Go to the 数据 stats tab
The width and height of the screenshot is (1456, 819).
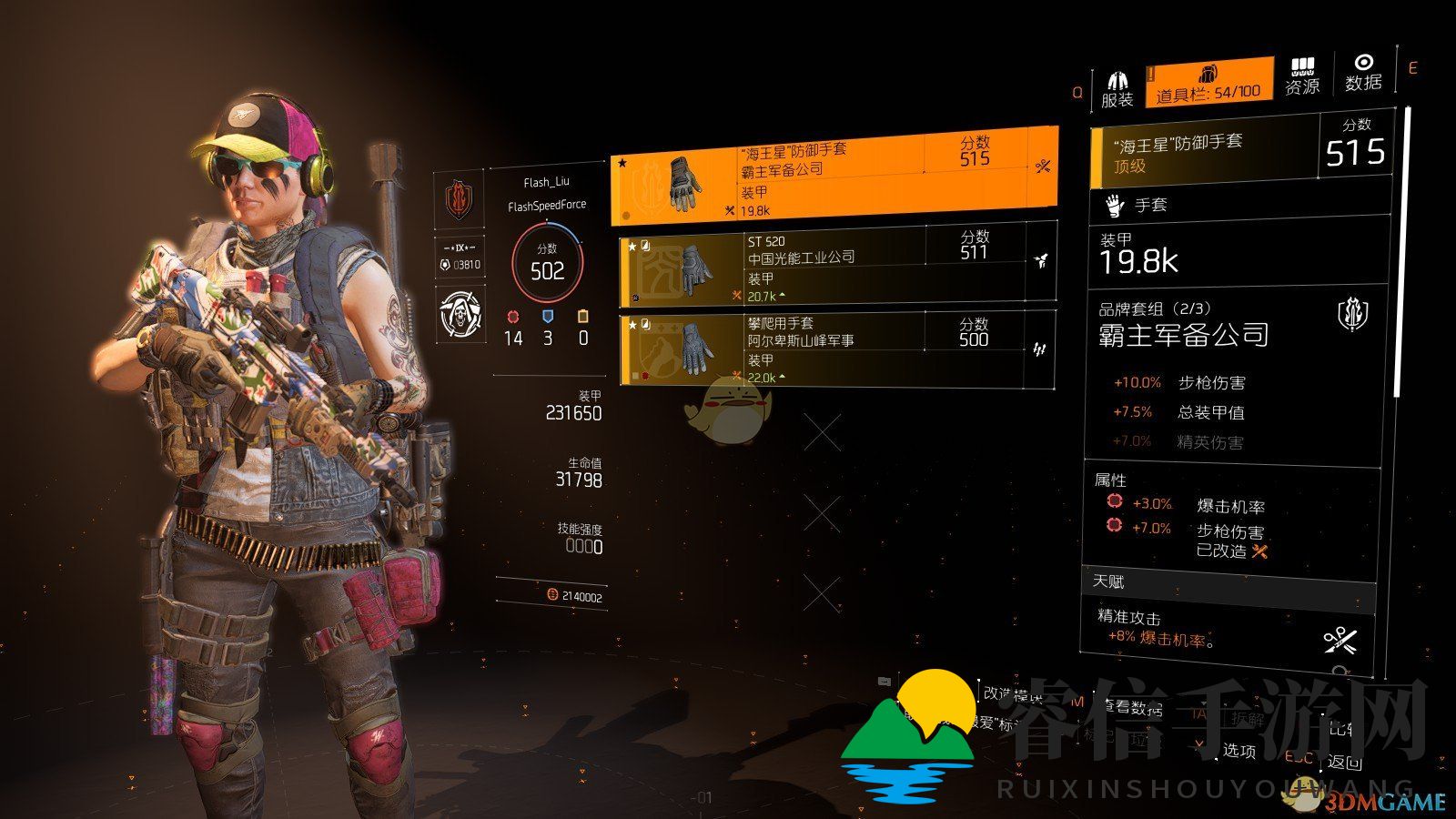click(1362, 72)
